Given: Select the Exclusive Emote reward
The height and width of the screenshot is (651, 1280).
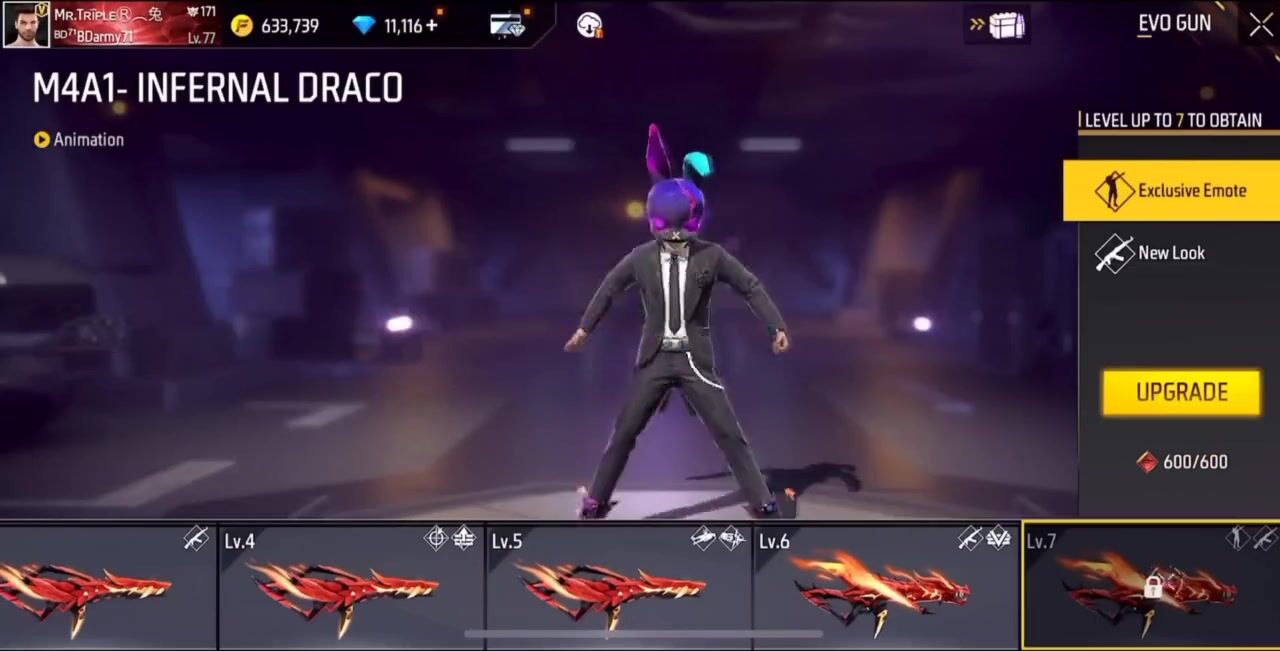Looking at the screenshot, I should coord(1171,190).
